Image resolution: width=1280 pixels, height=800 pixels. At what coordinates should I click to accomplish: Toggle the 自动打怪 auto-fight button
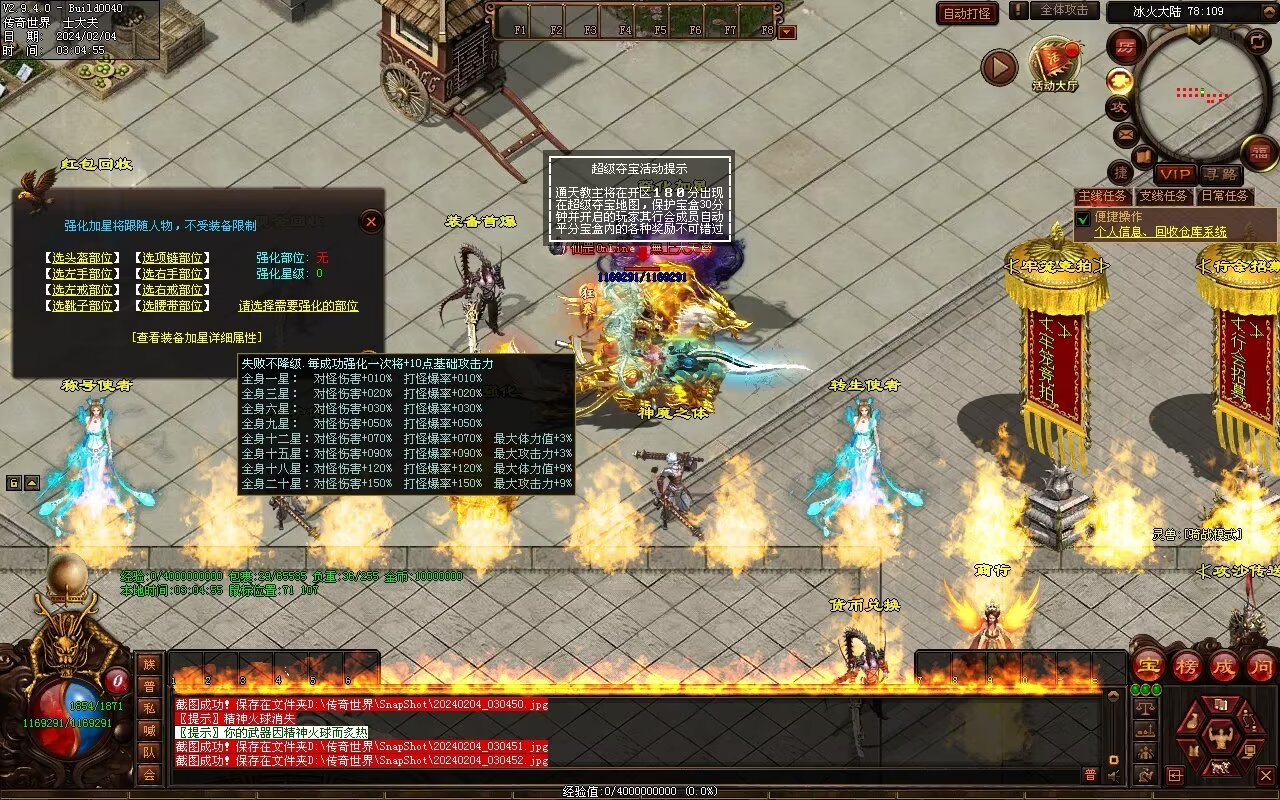[x=967, y=13]
